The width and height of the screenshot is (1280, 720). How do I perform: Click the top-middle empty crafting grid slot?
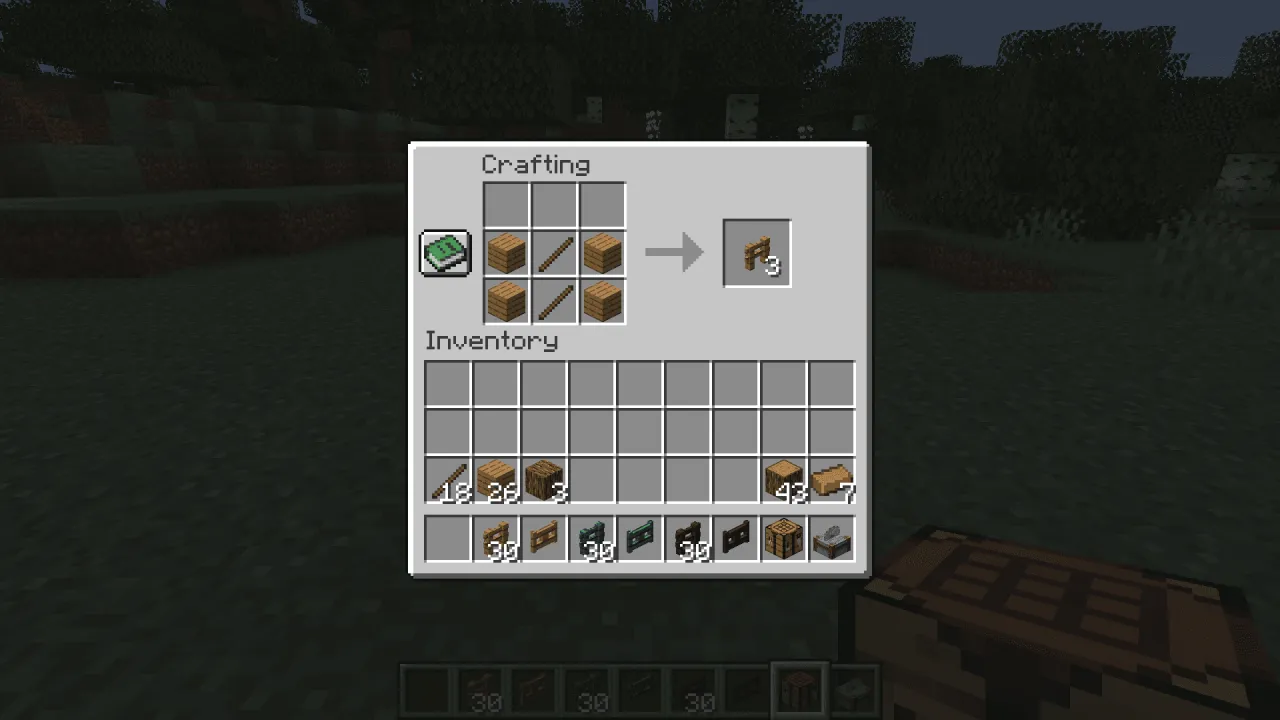pos(554,204)
